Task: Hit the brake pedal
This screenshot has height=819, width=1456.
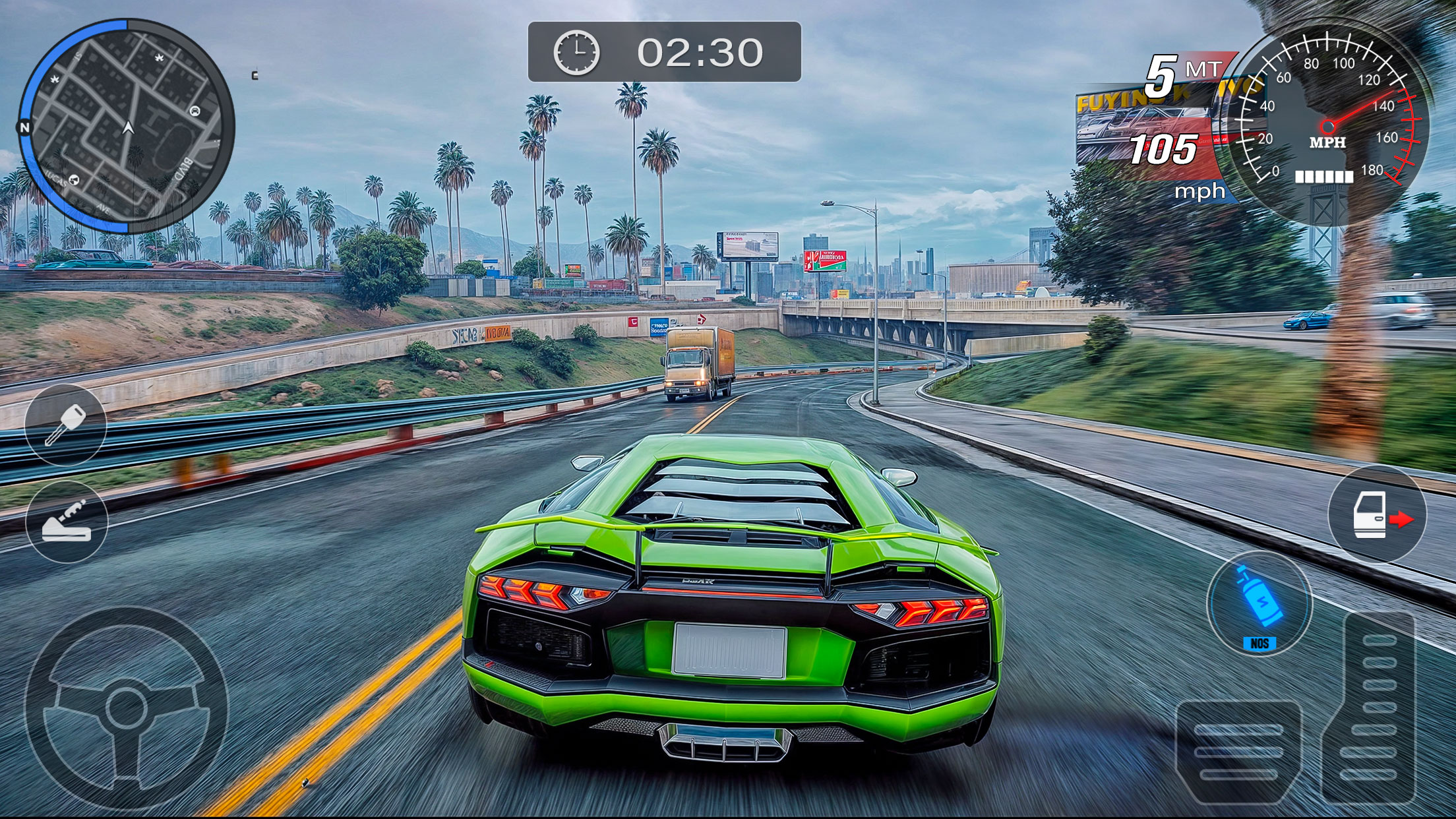Action: 1238,752
